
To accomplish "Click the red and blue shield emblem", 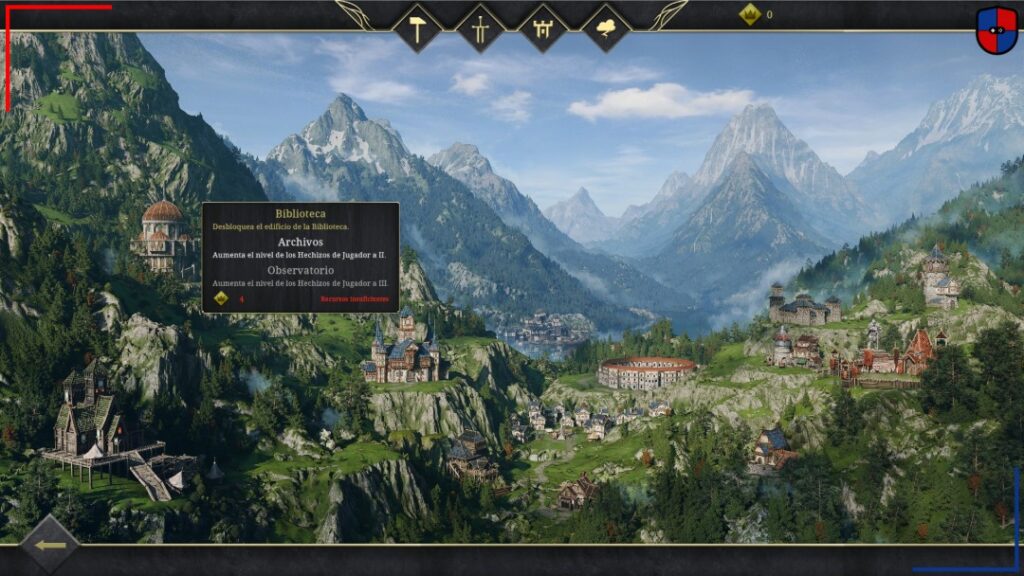I will pyautogui.click(x=996, y=30).
